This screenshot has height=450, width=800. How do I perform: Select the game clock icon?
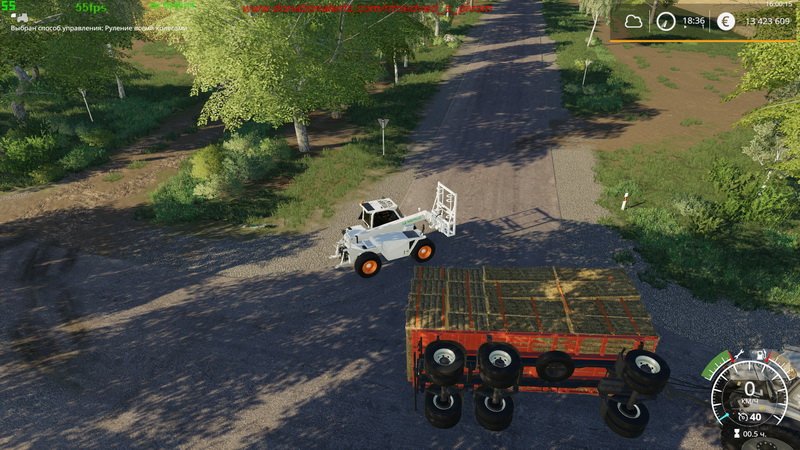pyautogui.click(x=665, y=20)
